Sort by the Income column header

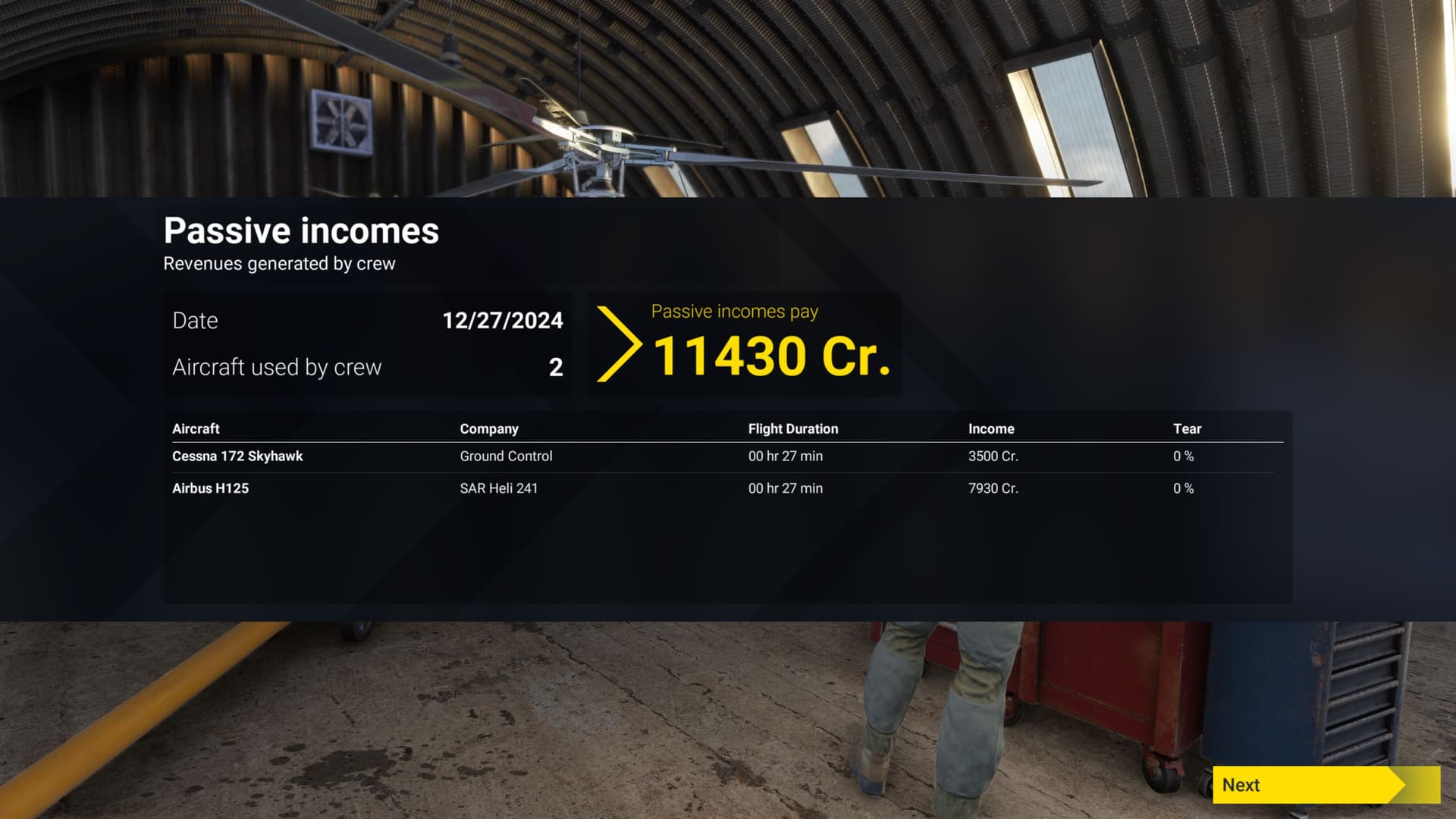coord(991,428)
